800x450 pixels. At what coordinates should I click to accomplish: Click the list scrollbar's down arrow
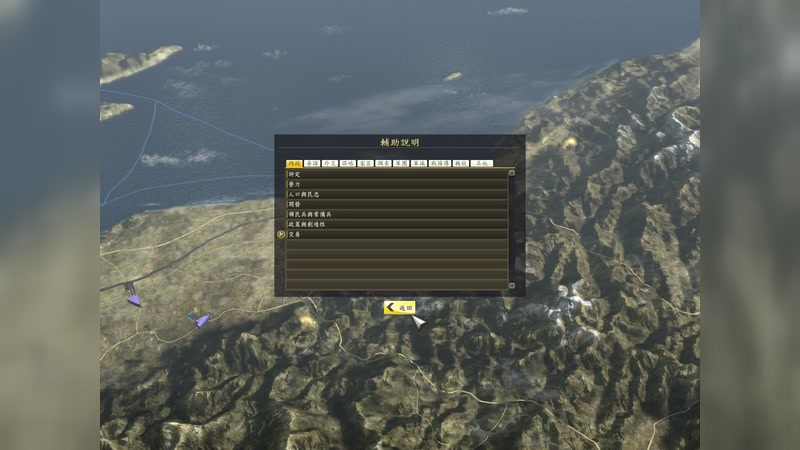coord(511,286)
